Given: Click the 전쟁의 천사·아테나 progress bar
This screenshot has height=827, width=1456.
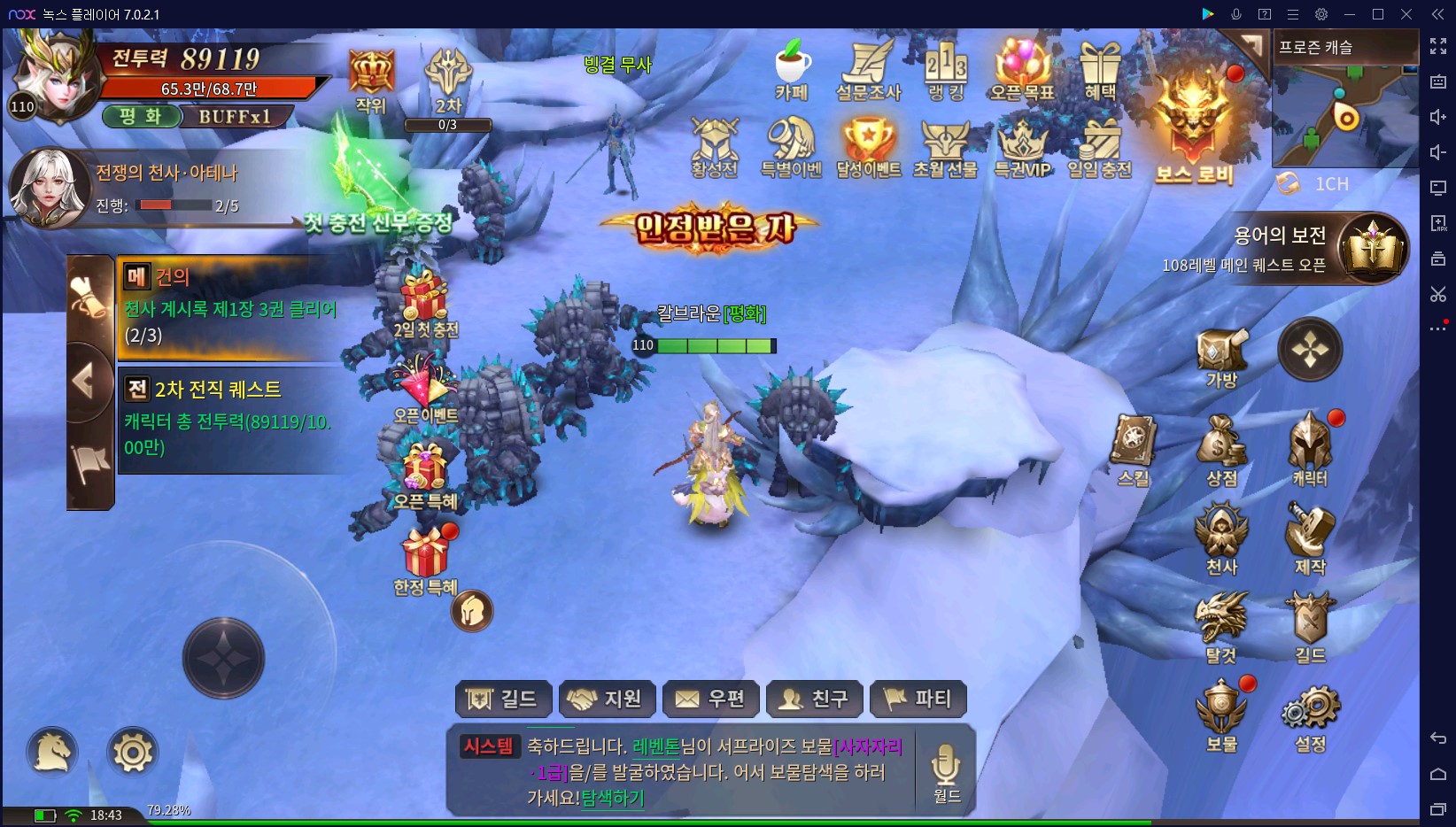Looking at the screenshot, I should pyautogui.click(x=177, y=207).
